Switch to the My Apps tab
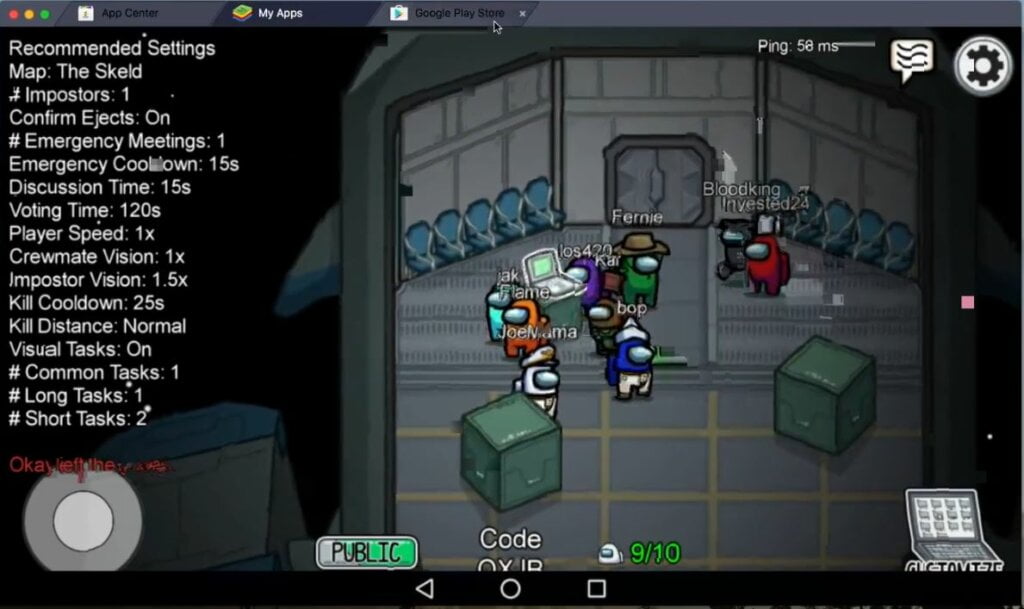Image resolution: width=1024 pixels, height=609 pixels. 280,13
